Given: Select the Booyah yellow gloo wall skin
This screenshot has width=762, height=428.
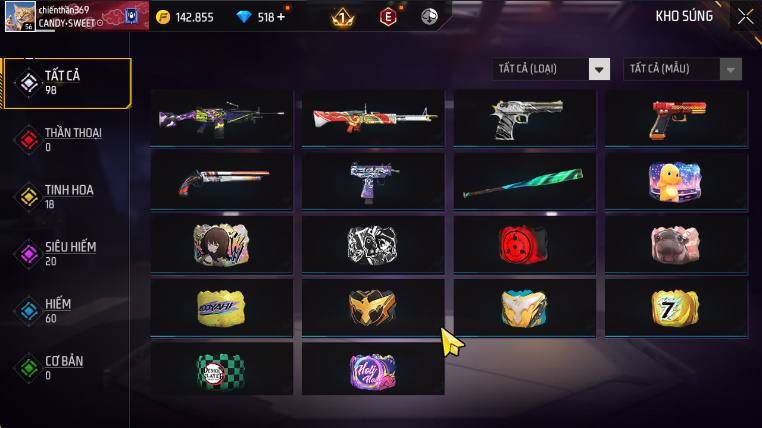Looking at the screenshot, I should 222,308.
